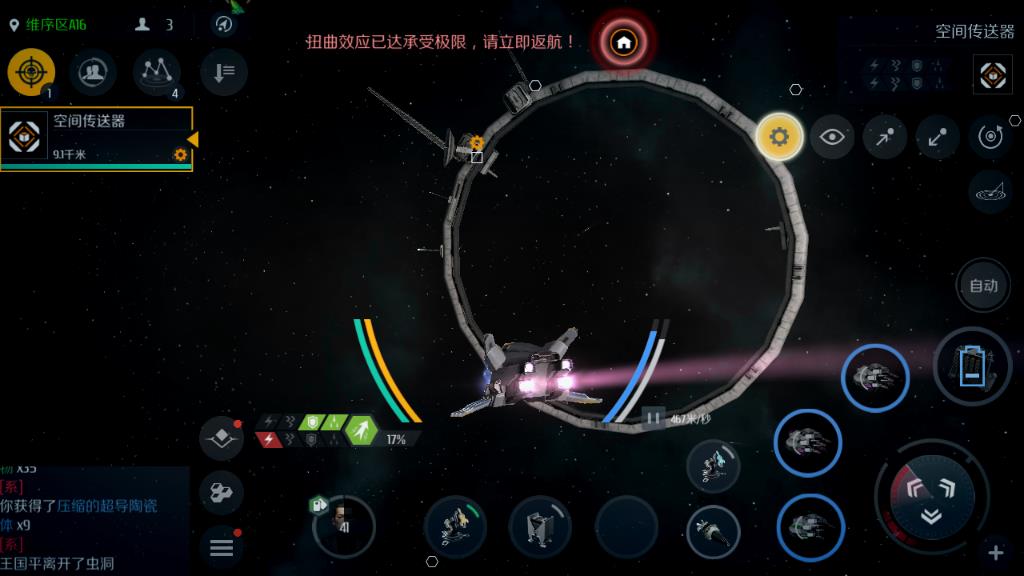
Task: Select the keep-distance double arrow icon
Action: tap(937, 137)
